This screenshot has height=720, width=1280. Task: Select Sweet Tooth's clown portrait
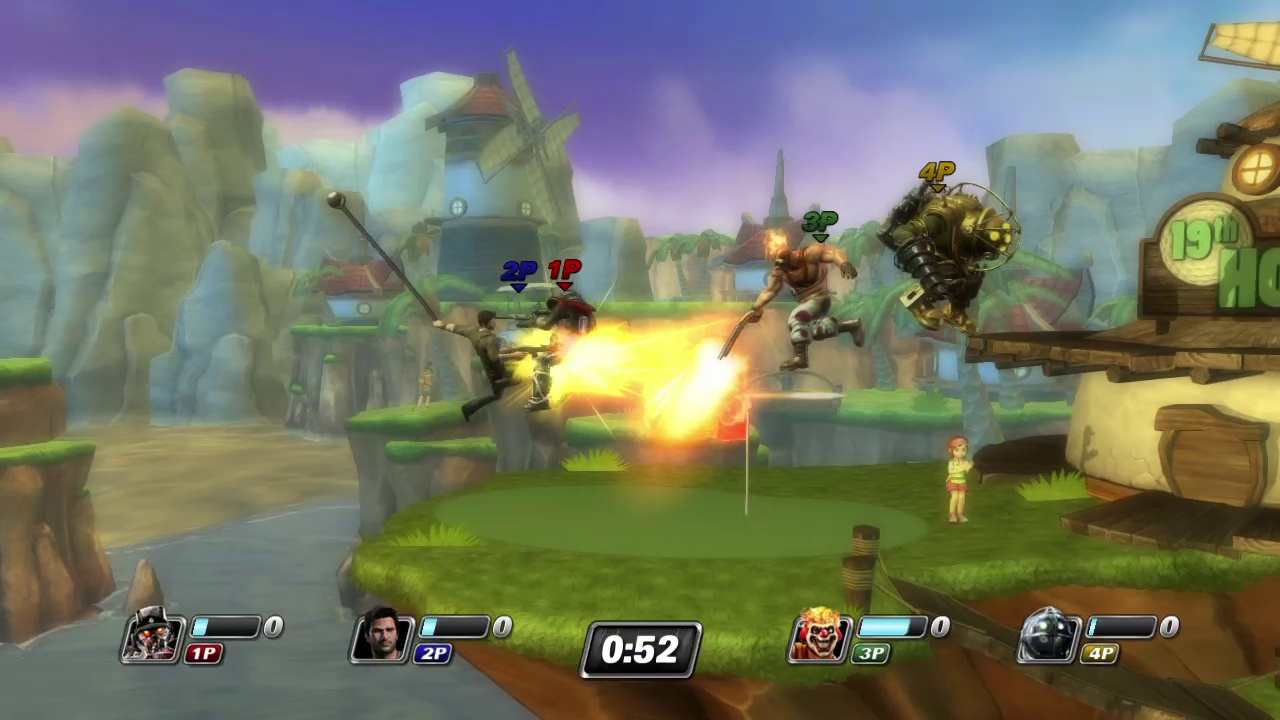[x=818, y=637]
